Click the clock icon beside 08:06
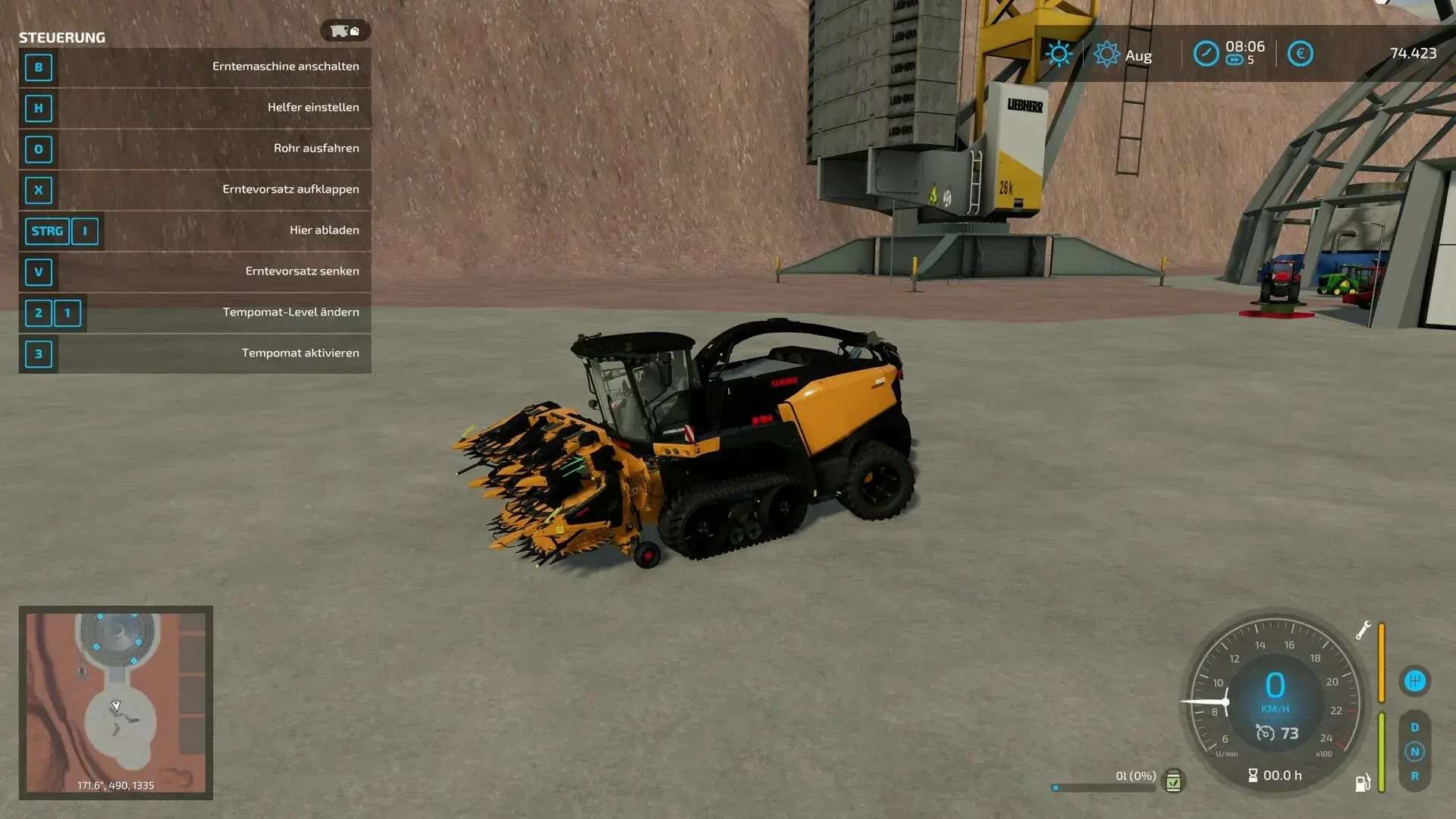This screenshot has height=819, width=1456. pyautogui.click(x=1206, y=54)
